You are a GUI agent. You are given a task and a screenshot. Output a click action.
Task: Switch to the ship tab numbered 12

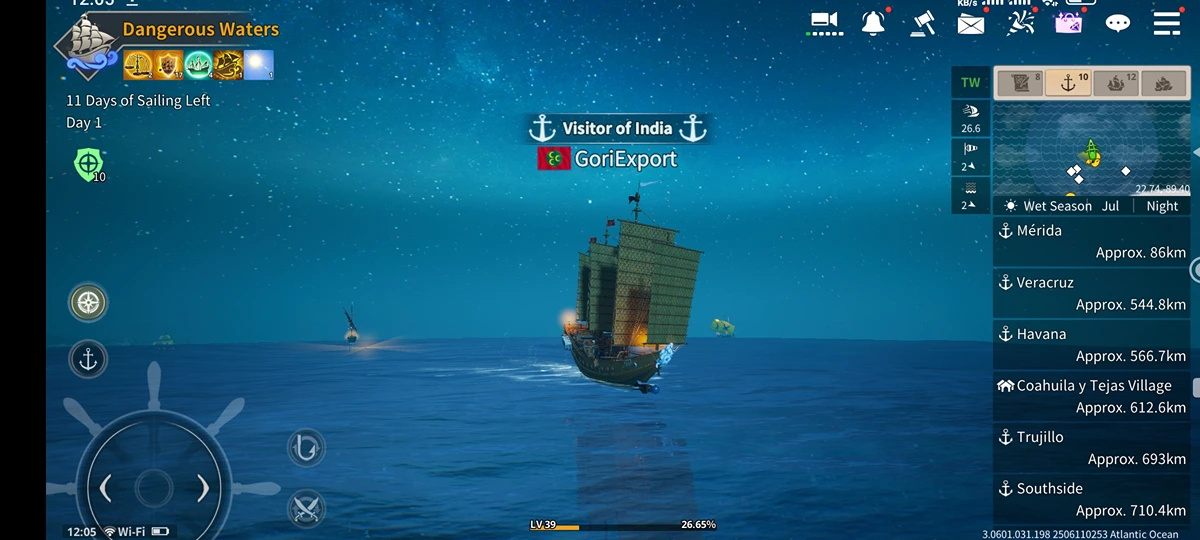click(1116, 84)
